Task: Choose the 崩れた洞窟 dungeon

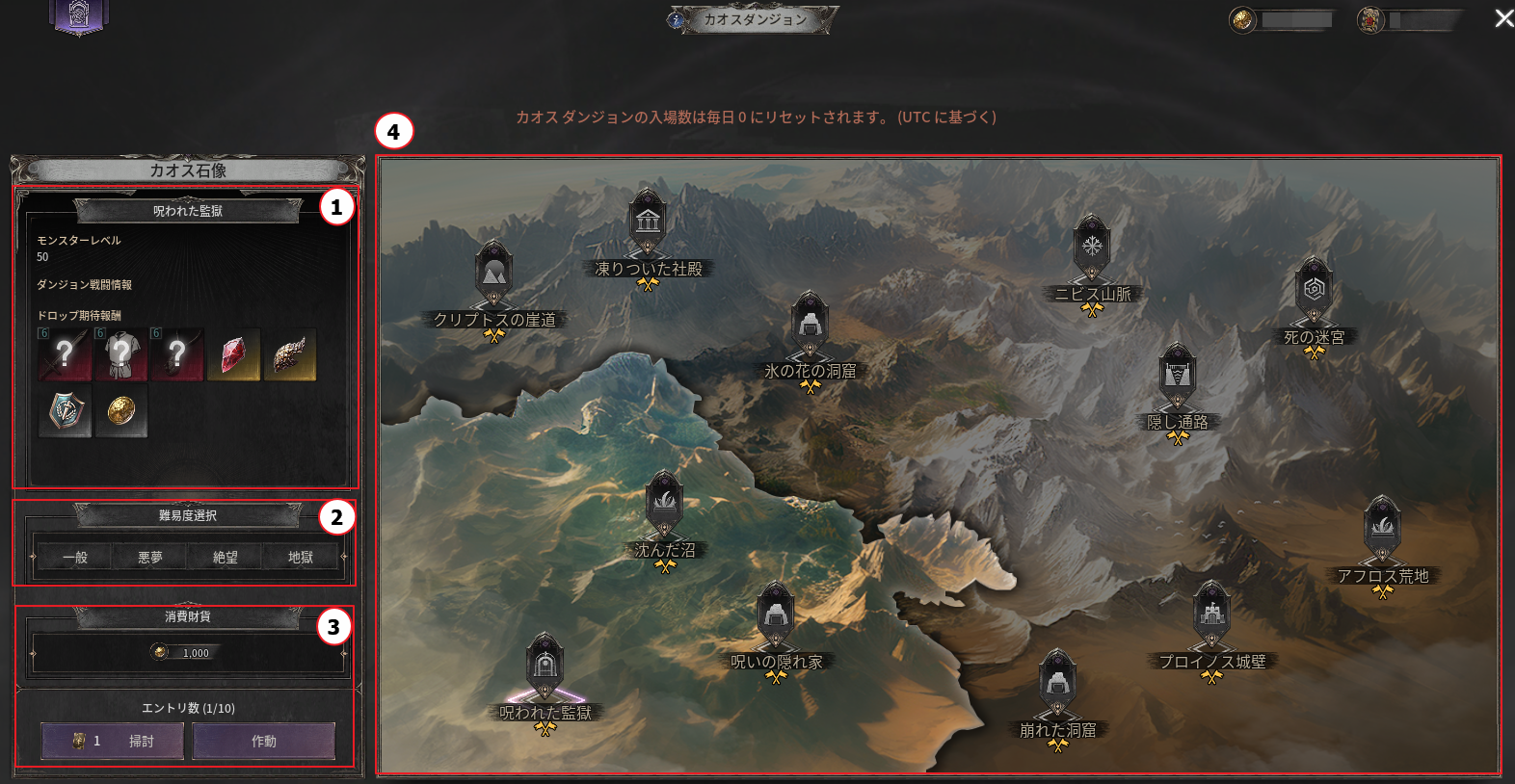Action: click(x=1057, y=683)
